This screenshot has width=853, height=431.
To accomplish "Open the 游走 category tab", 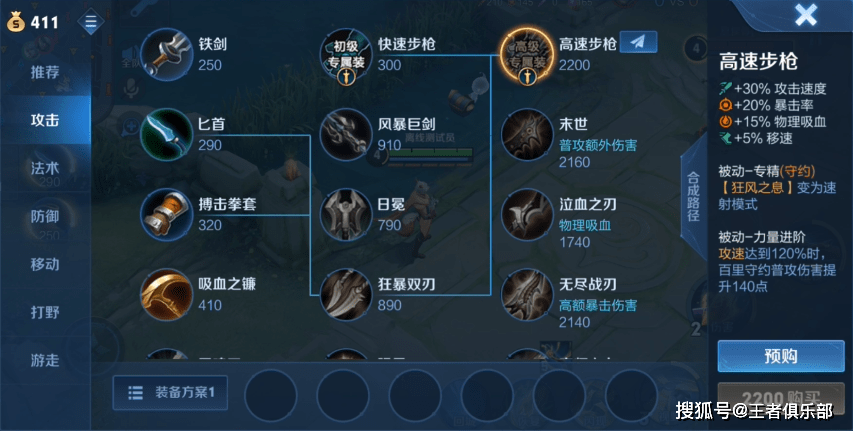I will coord(45,359).
